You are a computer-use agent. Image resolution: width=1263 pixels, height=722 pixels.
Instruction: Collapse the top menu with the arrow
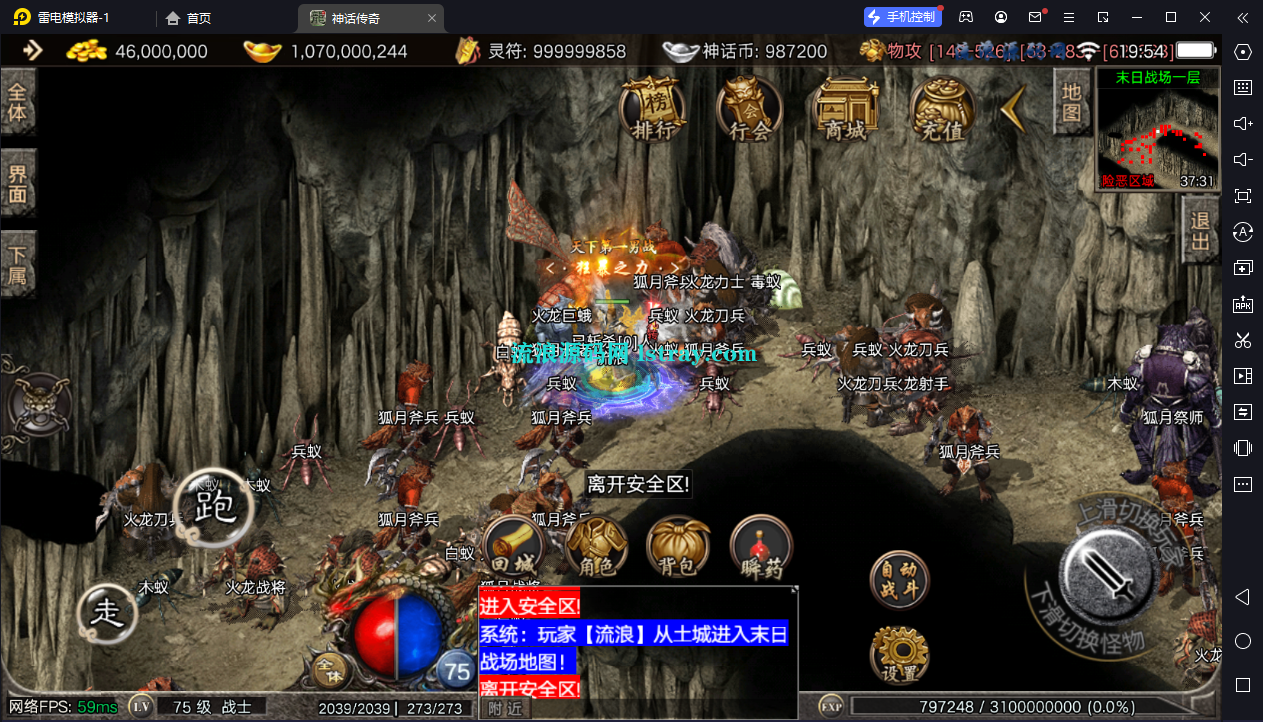click(x=1013, y=108)
